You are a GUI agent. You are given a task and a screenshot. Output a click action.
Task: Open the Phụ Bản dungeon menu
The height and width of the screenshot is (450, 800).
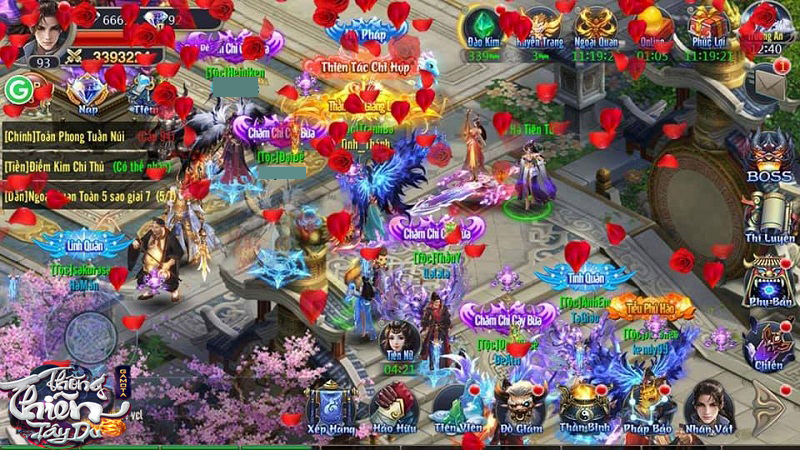pos(768,278)
